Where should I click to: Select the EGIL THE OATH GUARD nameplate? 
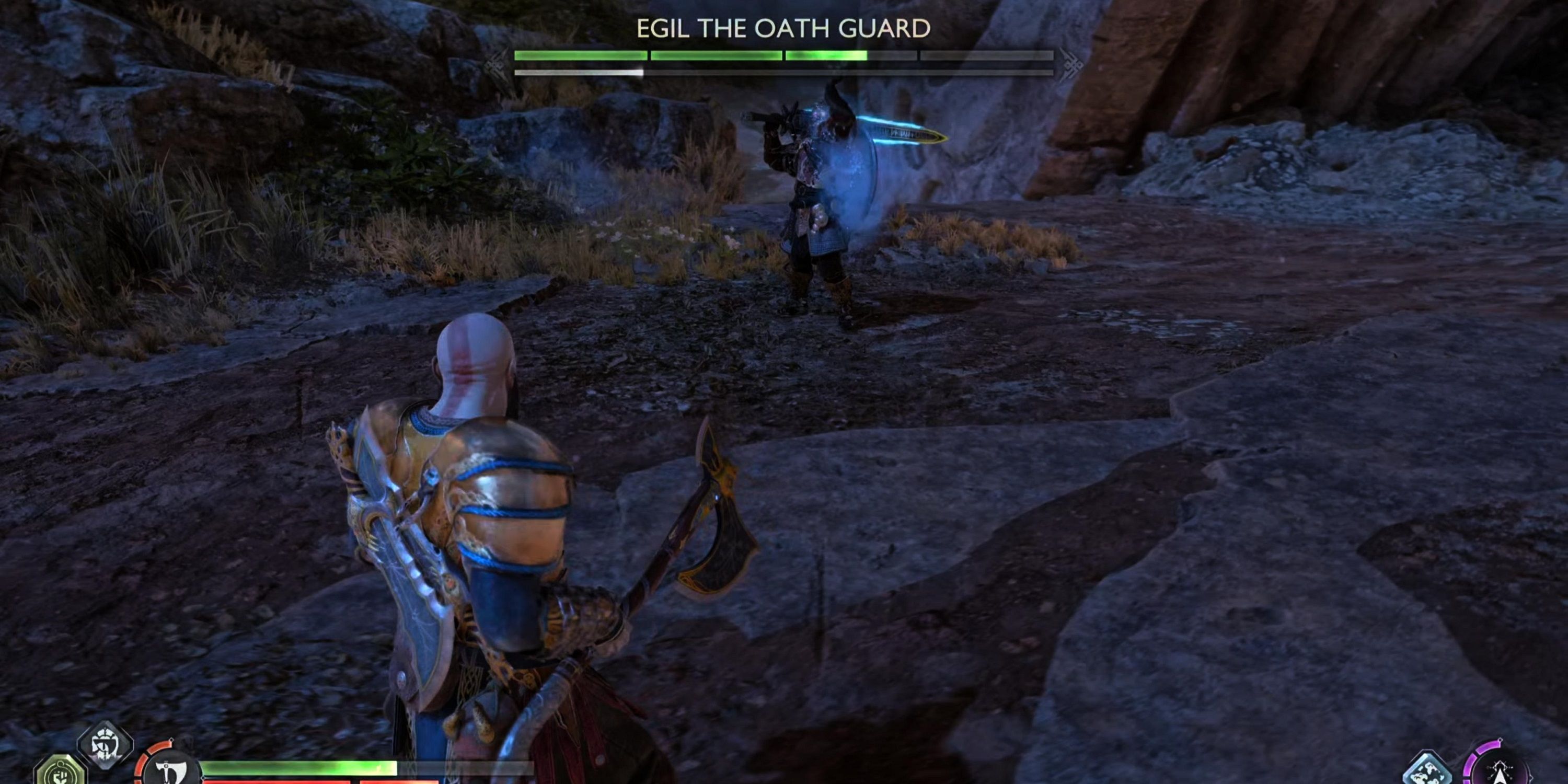point(784,27)
